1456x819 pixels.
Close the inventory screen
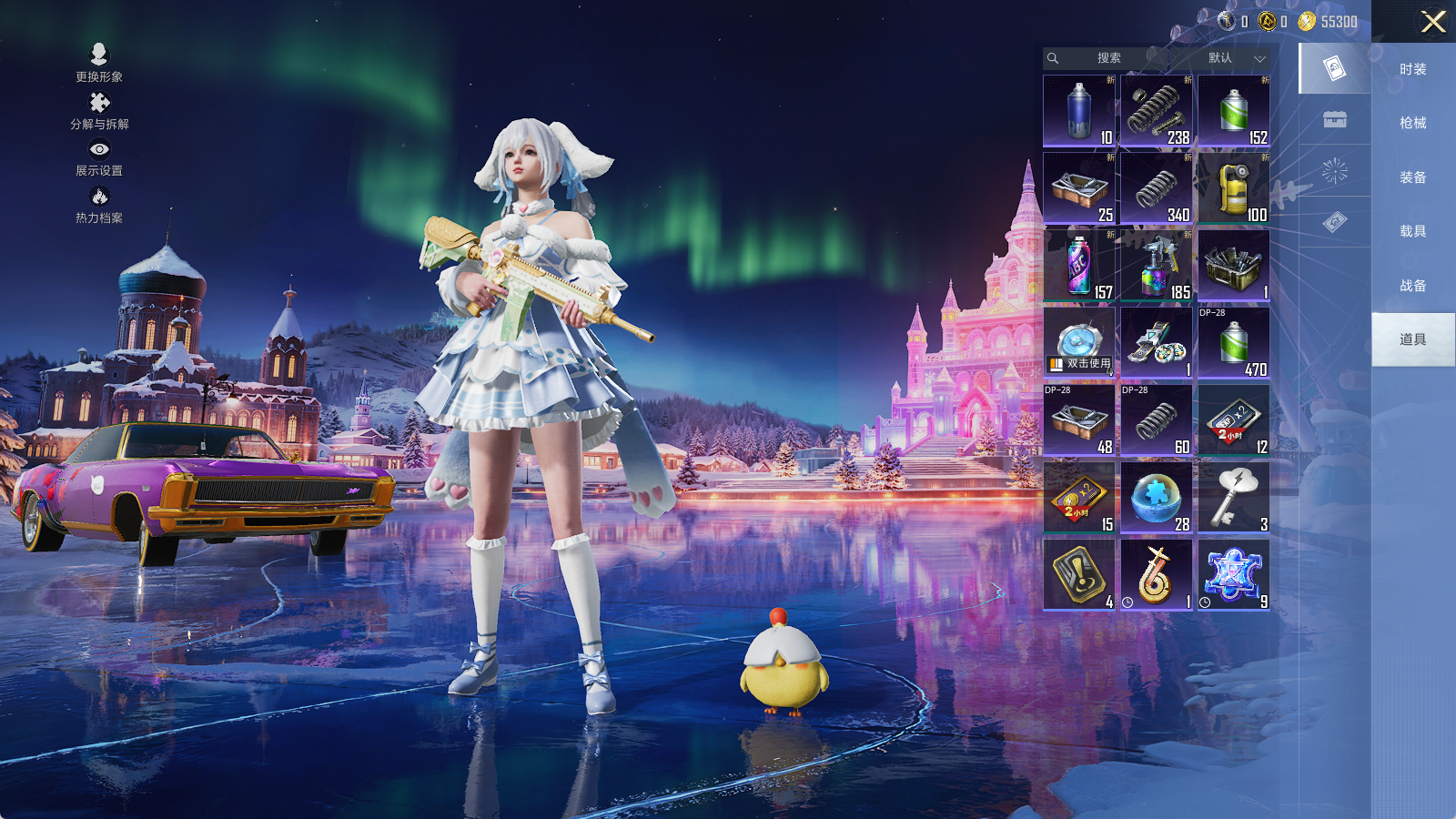point(1433,22)
